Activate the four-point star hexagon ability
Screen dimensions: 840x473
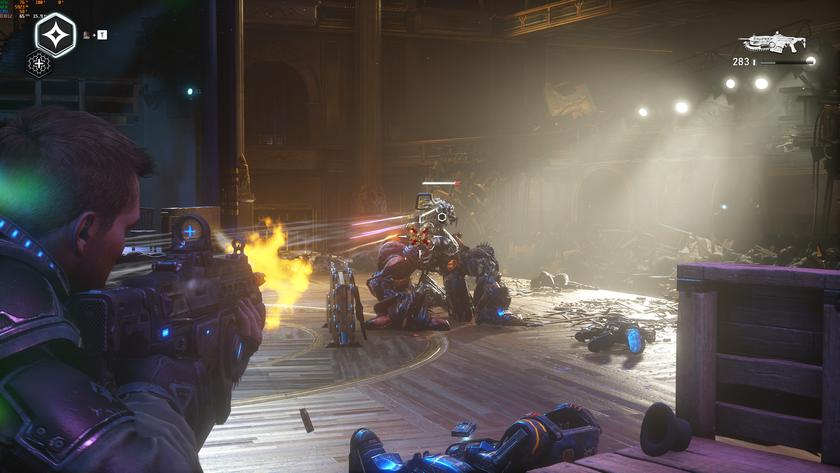point(55,35)
